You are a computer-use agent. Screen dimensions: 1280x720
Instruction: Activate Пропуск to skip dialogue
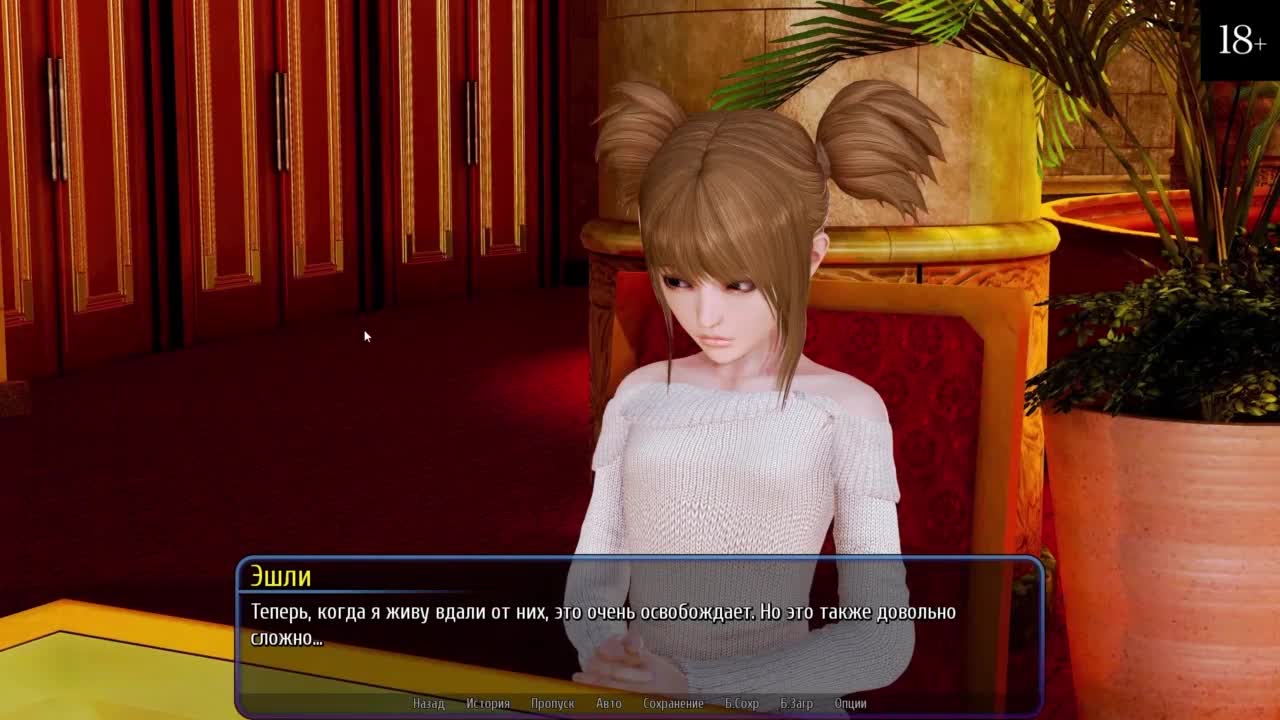coord(552,703)
